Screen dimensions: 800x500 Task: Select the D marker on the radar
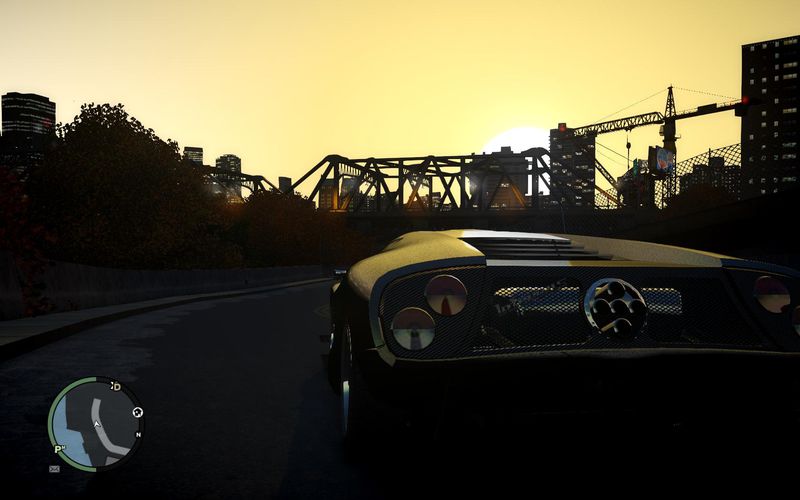pos(116,386)
